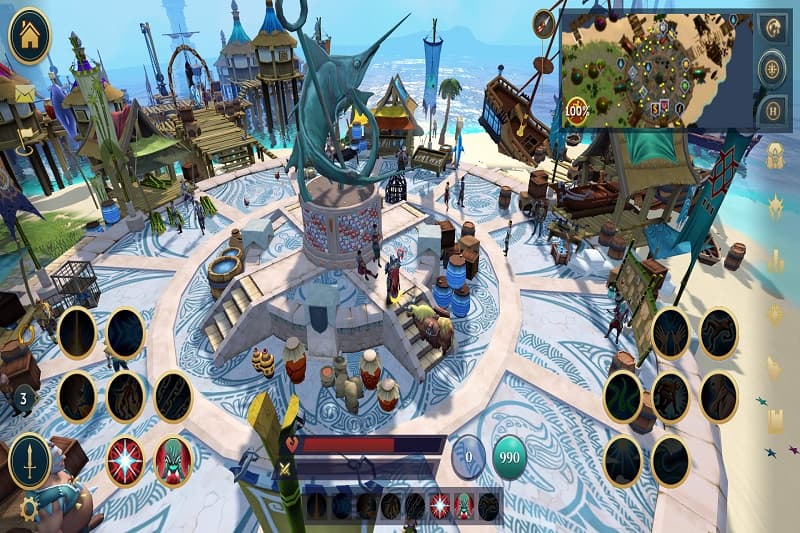The width and height of the screenshot is (800, 533).
Task: Tap the grey orb showing 0
Action: [467, 457]
